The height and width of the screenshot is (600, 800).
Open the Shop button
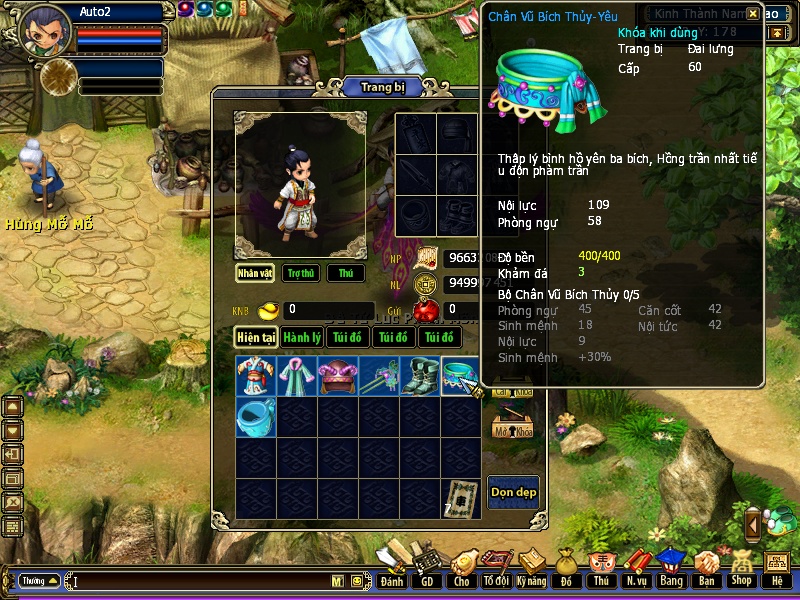[741, 569]
